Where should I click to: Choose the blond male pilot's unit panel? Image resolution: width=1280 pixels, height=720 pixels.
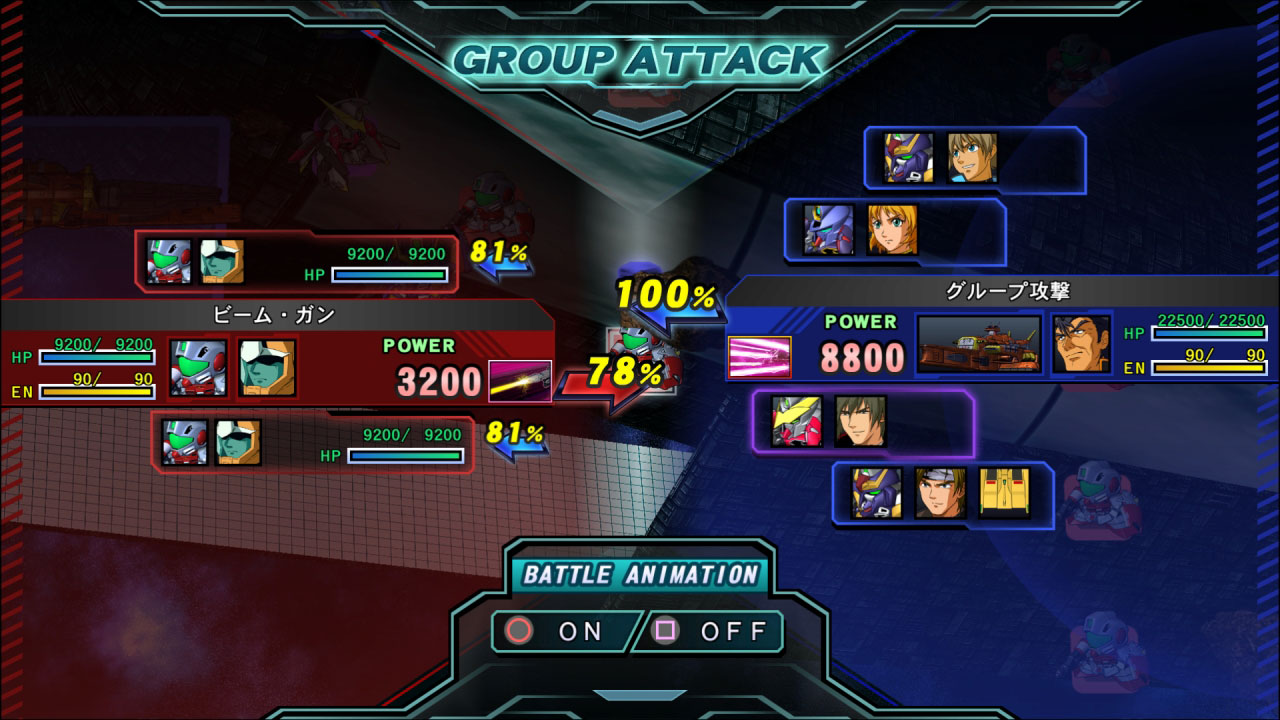tap(974, 159)
